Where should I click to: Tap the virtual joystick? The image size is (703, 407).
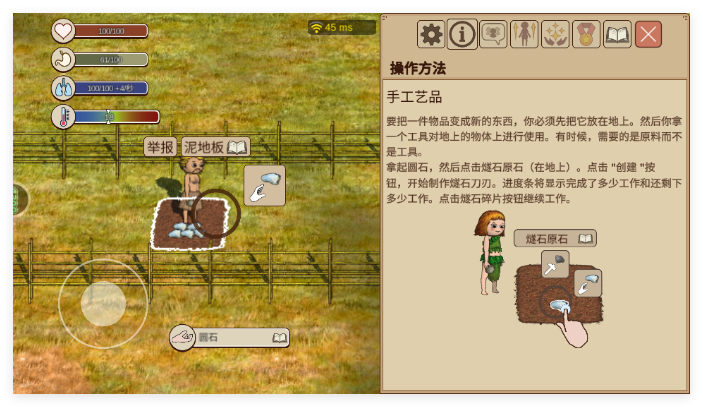point(103,302)
